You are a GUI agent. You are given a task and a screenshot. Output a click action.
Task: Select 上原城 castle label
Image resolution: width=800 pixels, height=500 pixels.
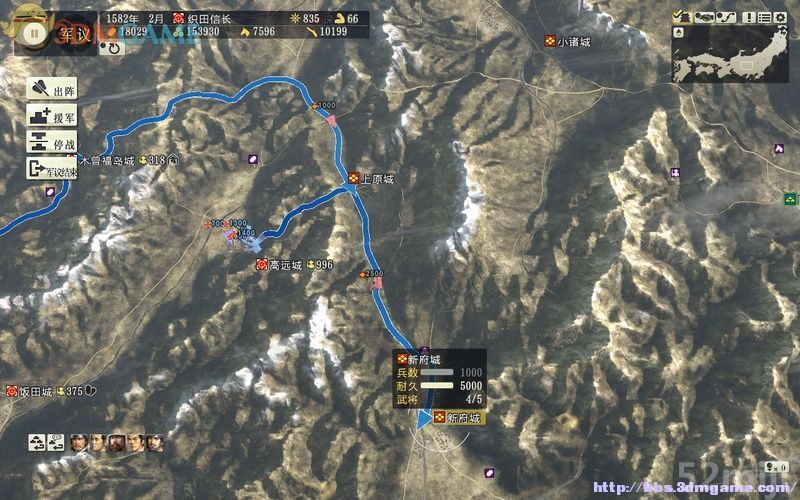click(376, 179)
